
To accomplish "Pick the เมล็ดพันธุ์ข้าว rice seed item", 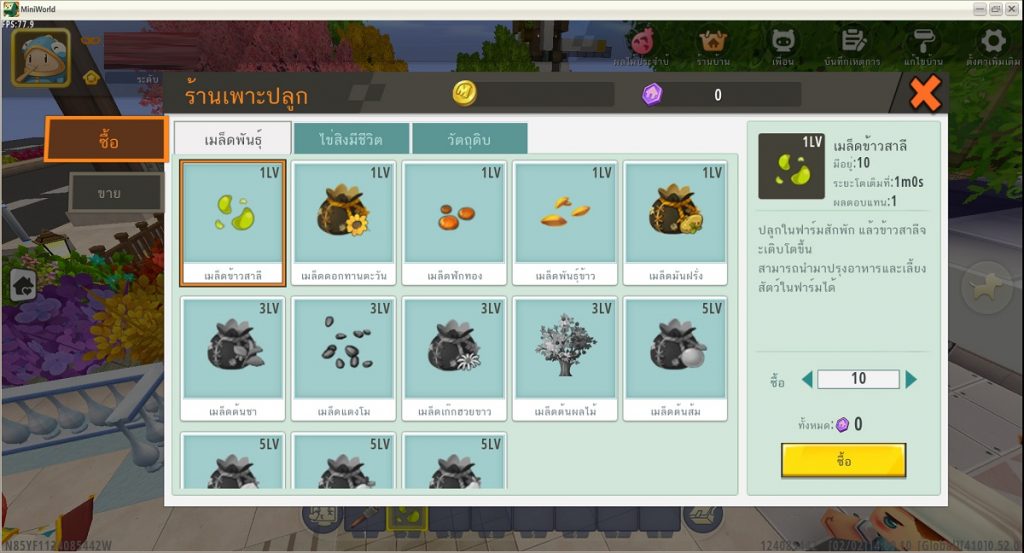I will (564, 222).
